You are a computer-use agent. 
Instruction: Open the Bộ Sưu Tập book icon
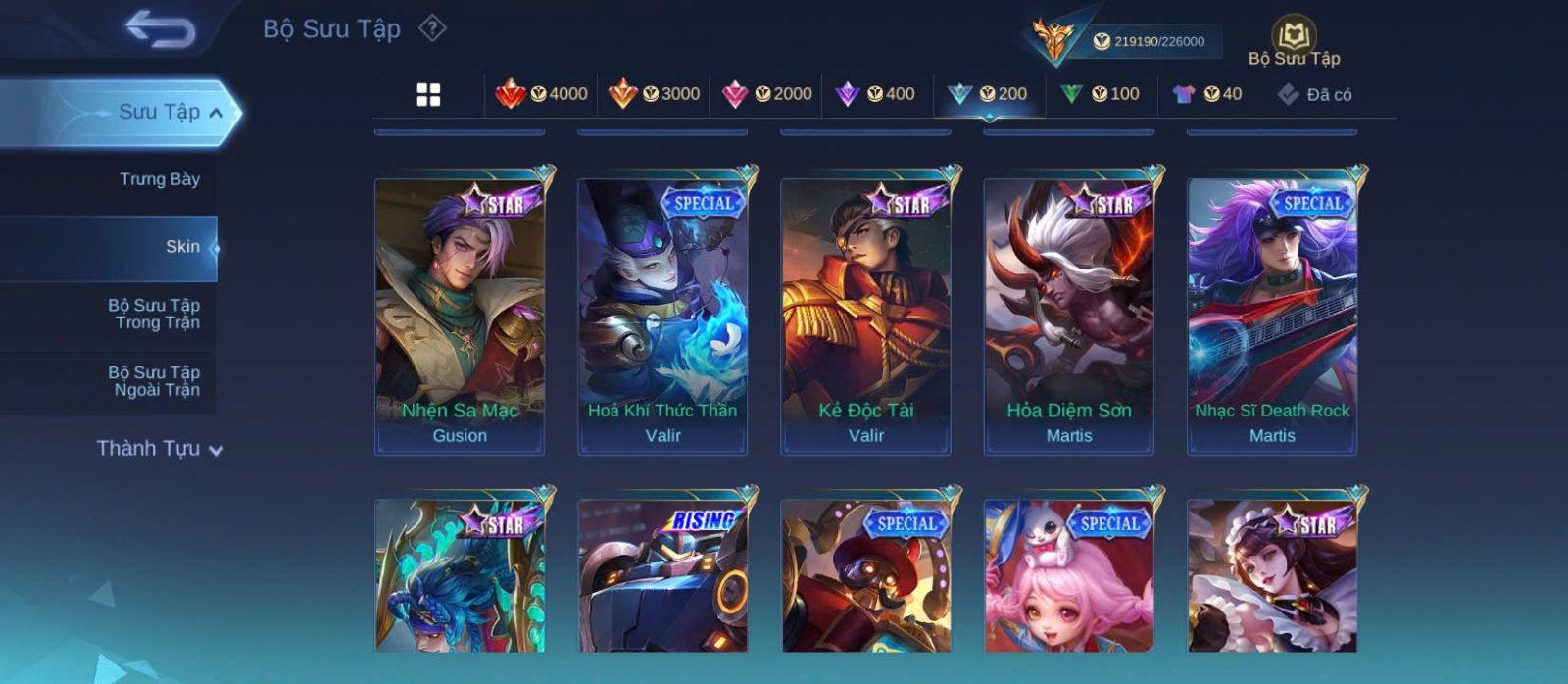tap(1294, 39)
